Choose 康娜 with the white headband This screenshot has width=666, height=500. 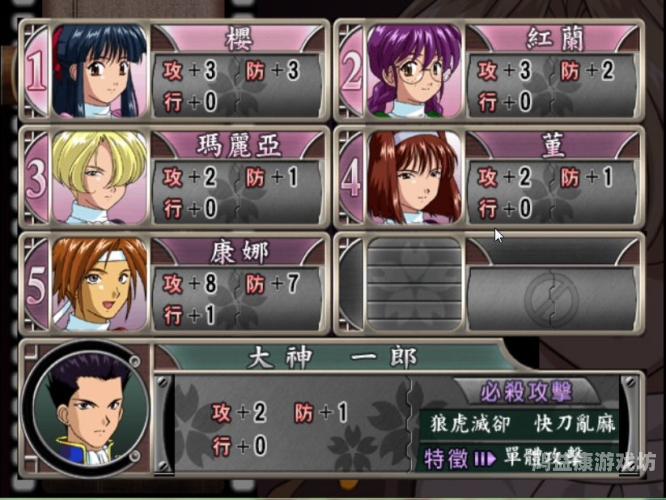(x=98, y=283)
